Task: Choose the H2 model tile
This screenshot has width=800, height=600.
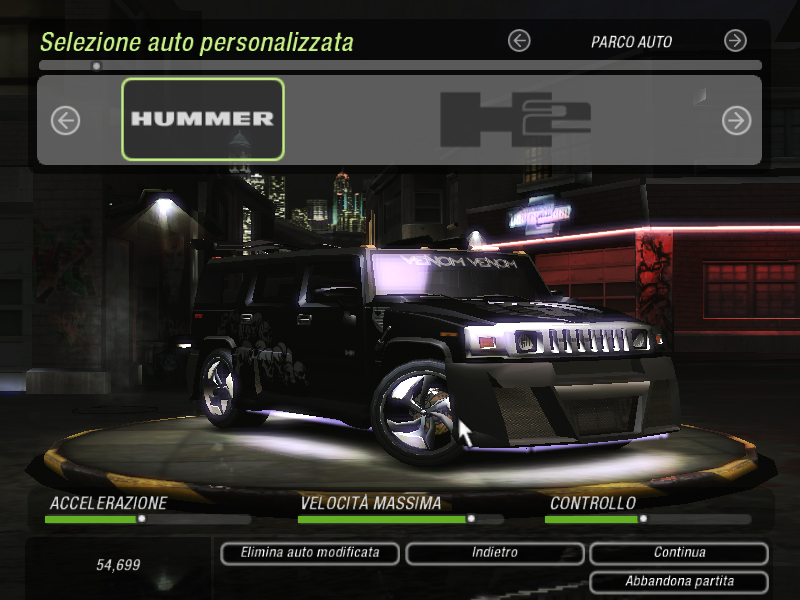Action: coord(515,119)
